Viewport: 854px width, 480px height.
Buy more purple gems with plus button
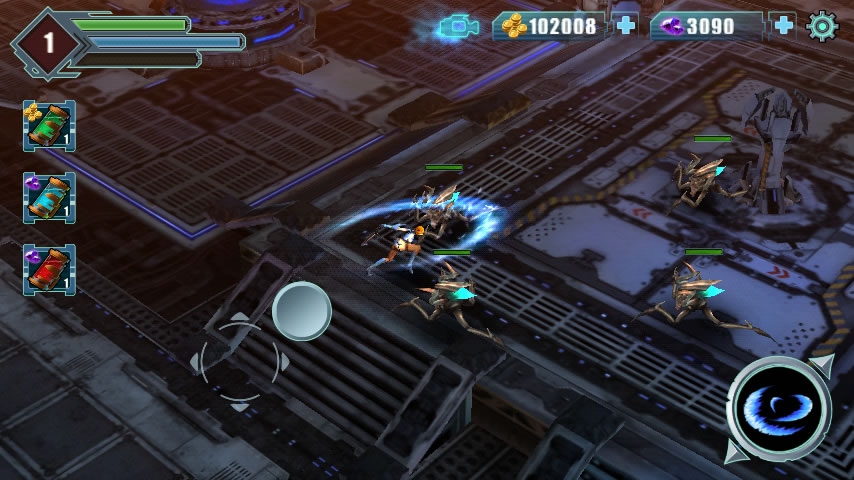coord(782,25)
